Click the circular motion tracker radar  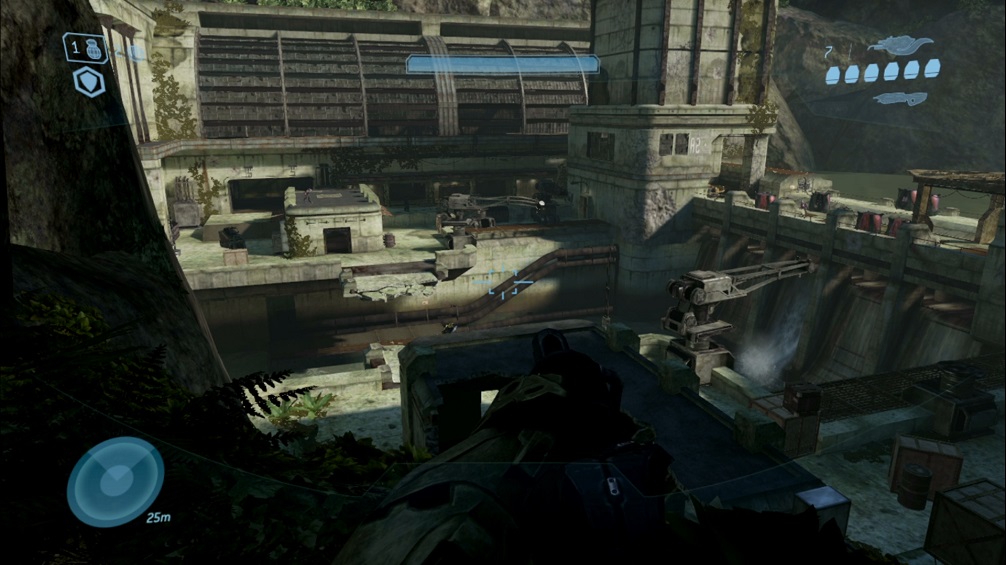coord(115,481)
